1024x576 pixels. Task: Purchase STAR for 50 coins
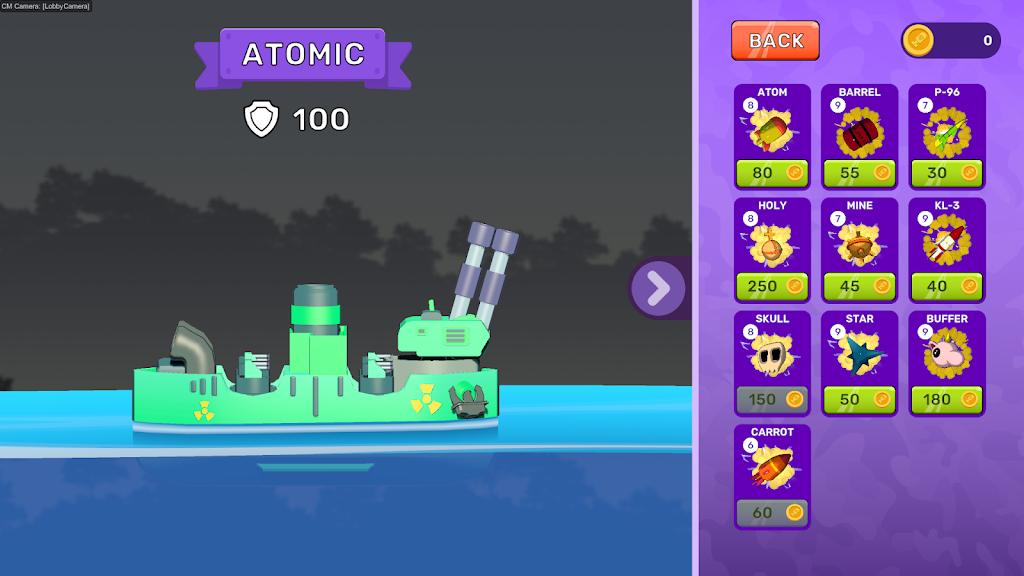tap(859, 399)
